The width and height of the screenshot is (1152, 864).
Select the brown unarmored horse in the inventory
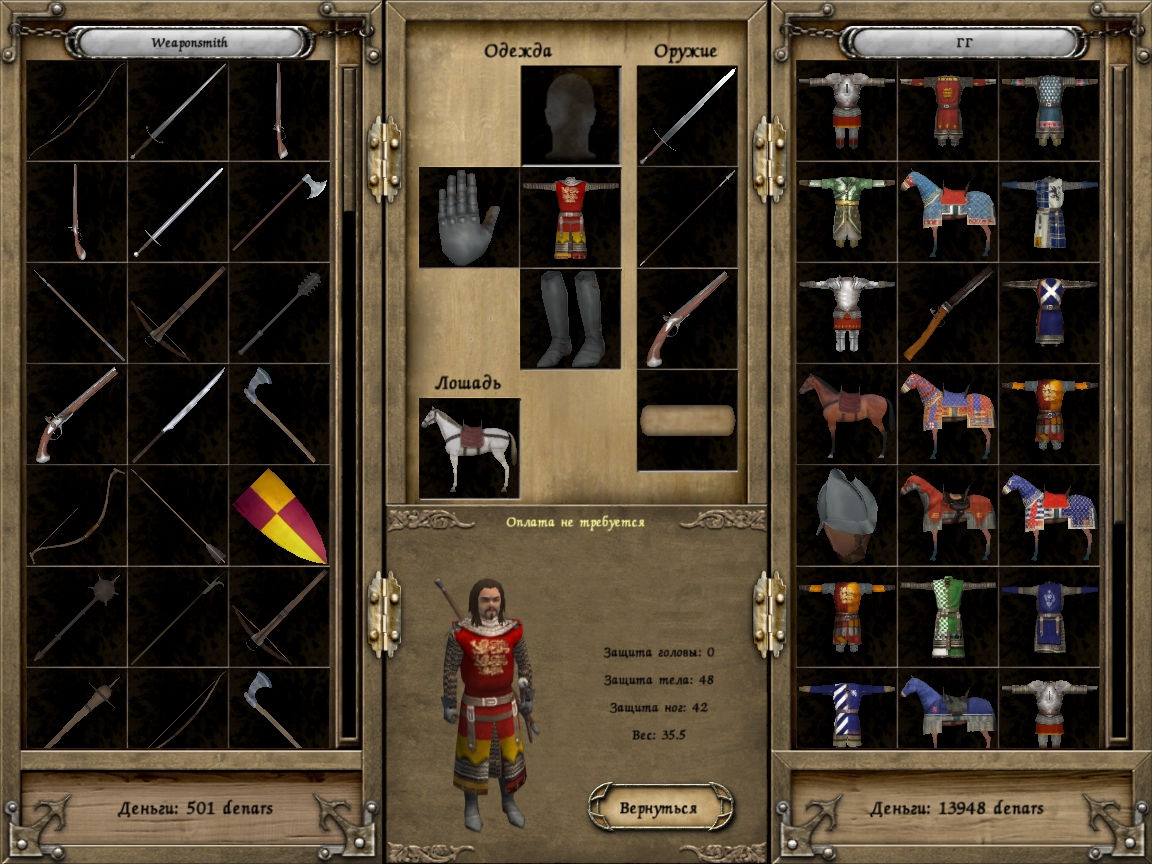pyautogui.click(x=845, y=413)
